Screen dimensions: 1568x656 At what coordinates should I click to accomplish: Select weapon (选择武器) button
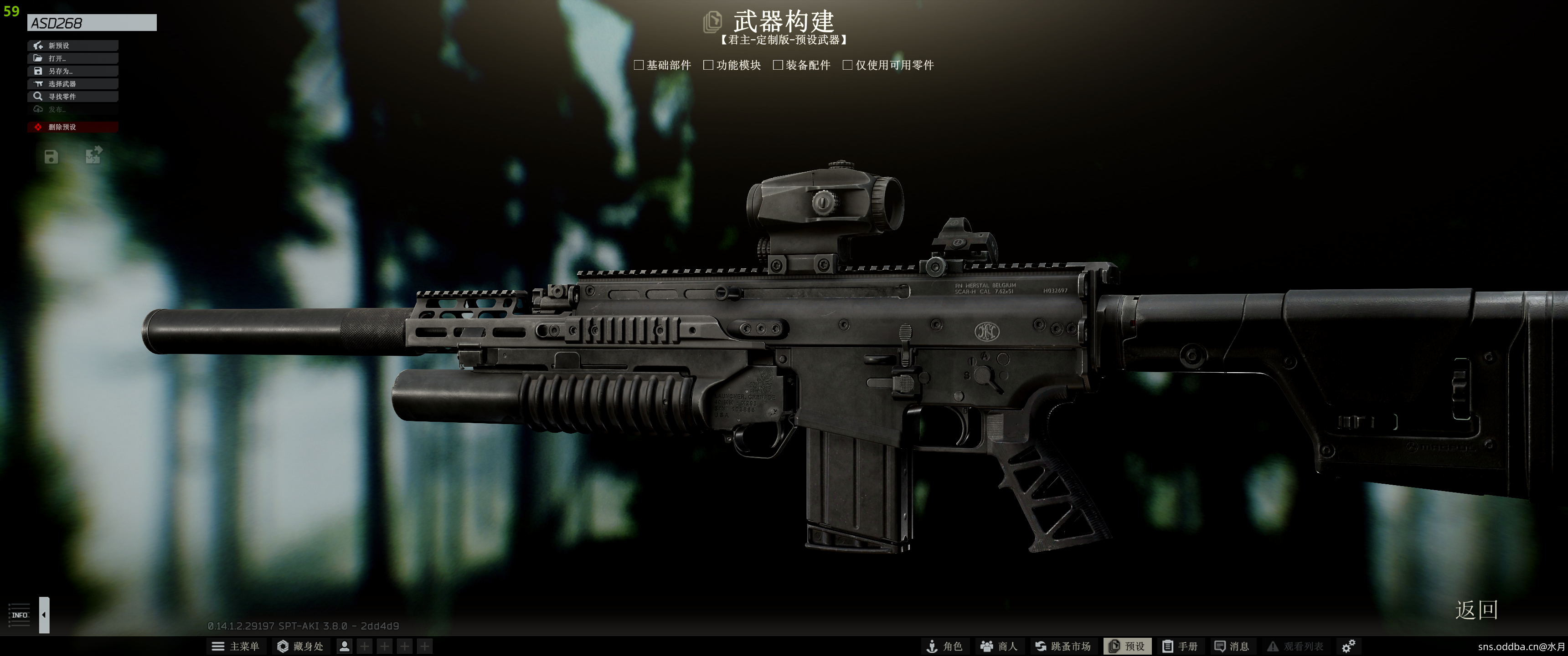(72, 84)
